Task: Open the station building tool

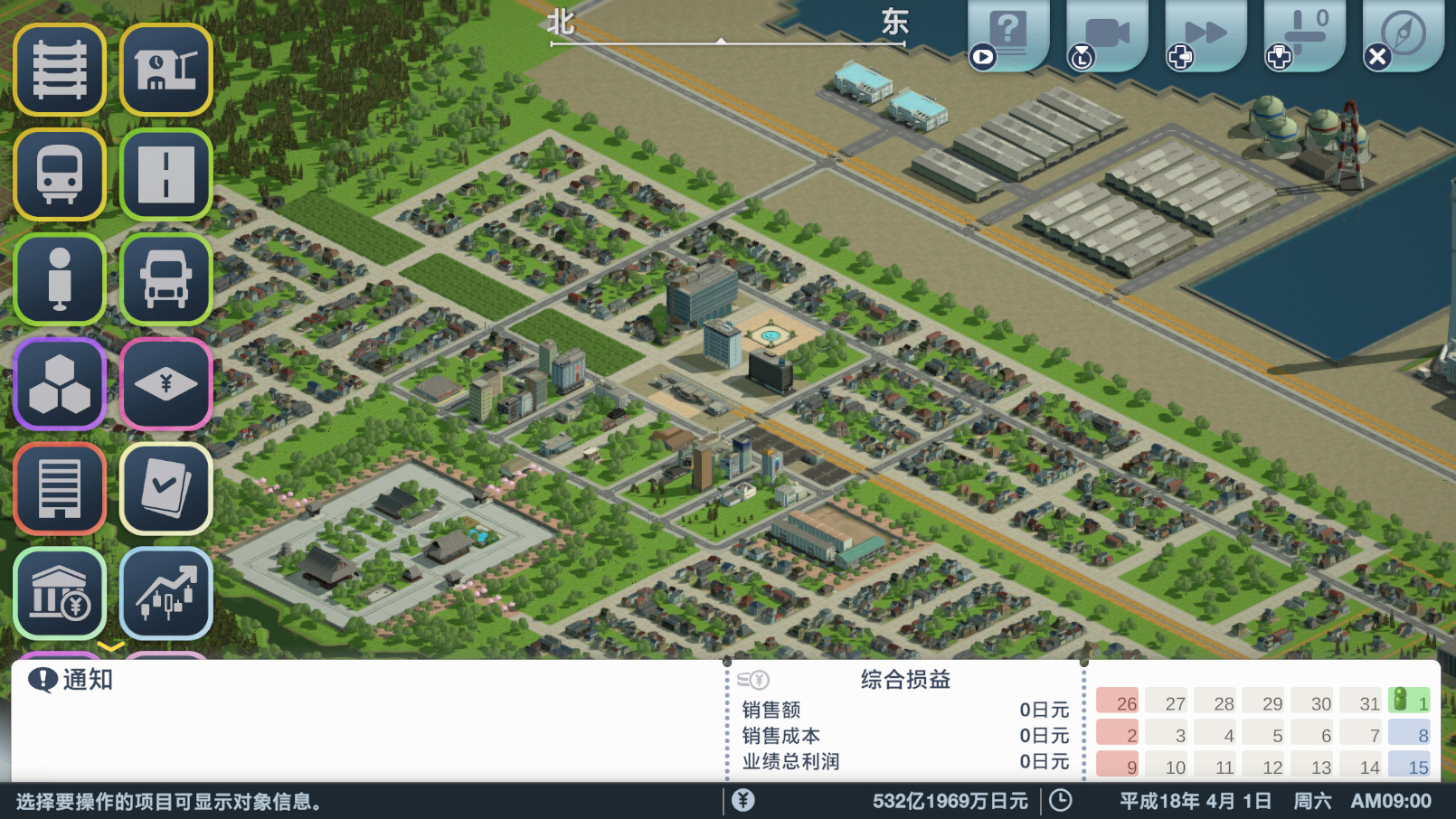Action: (x=166, y=71)
